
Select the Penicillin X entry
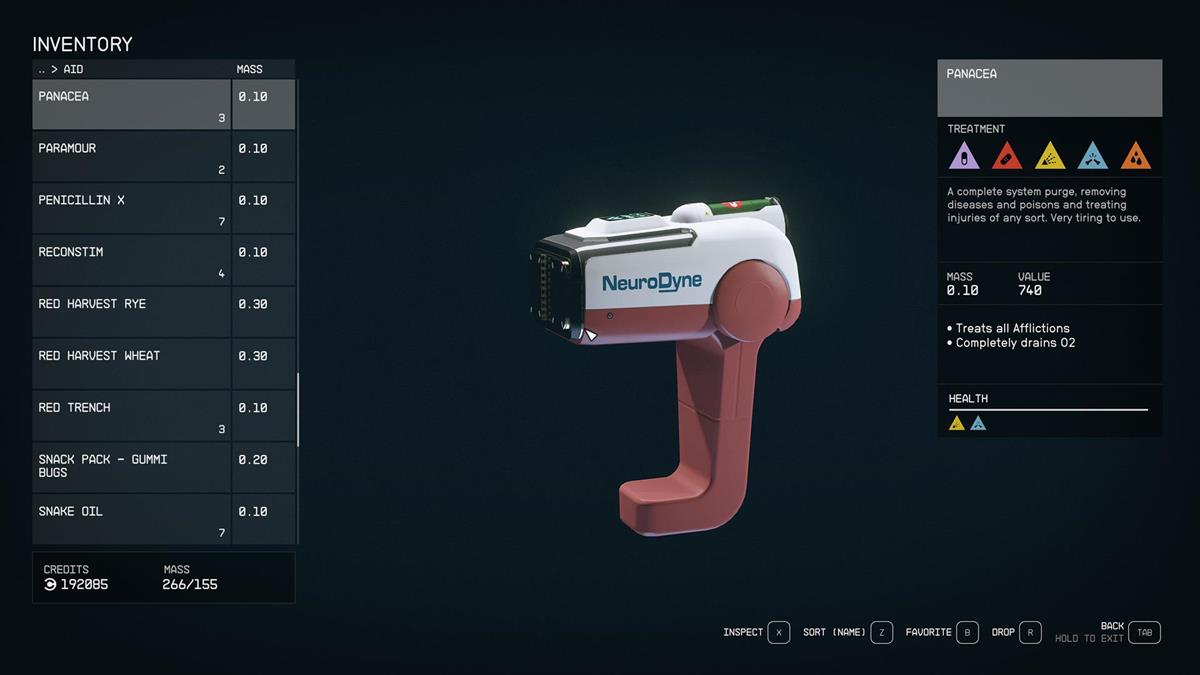pos(131,209)
